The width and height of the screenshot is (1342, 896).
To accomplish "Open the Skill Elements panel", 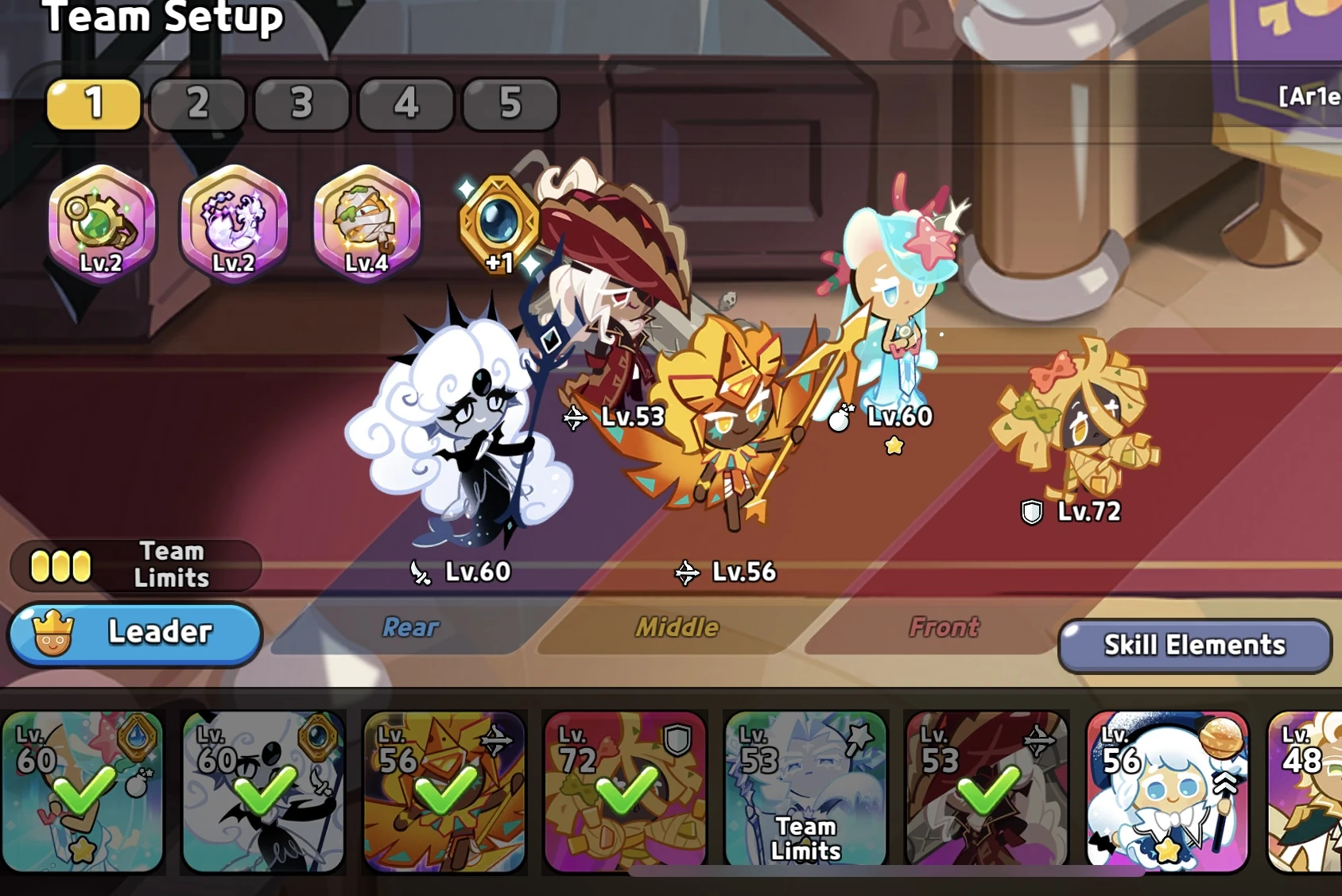I will coord(1193,646).
